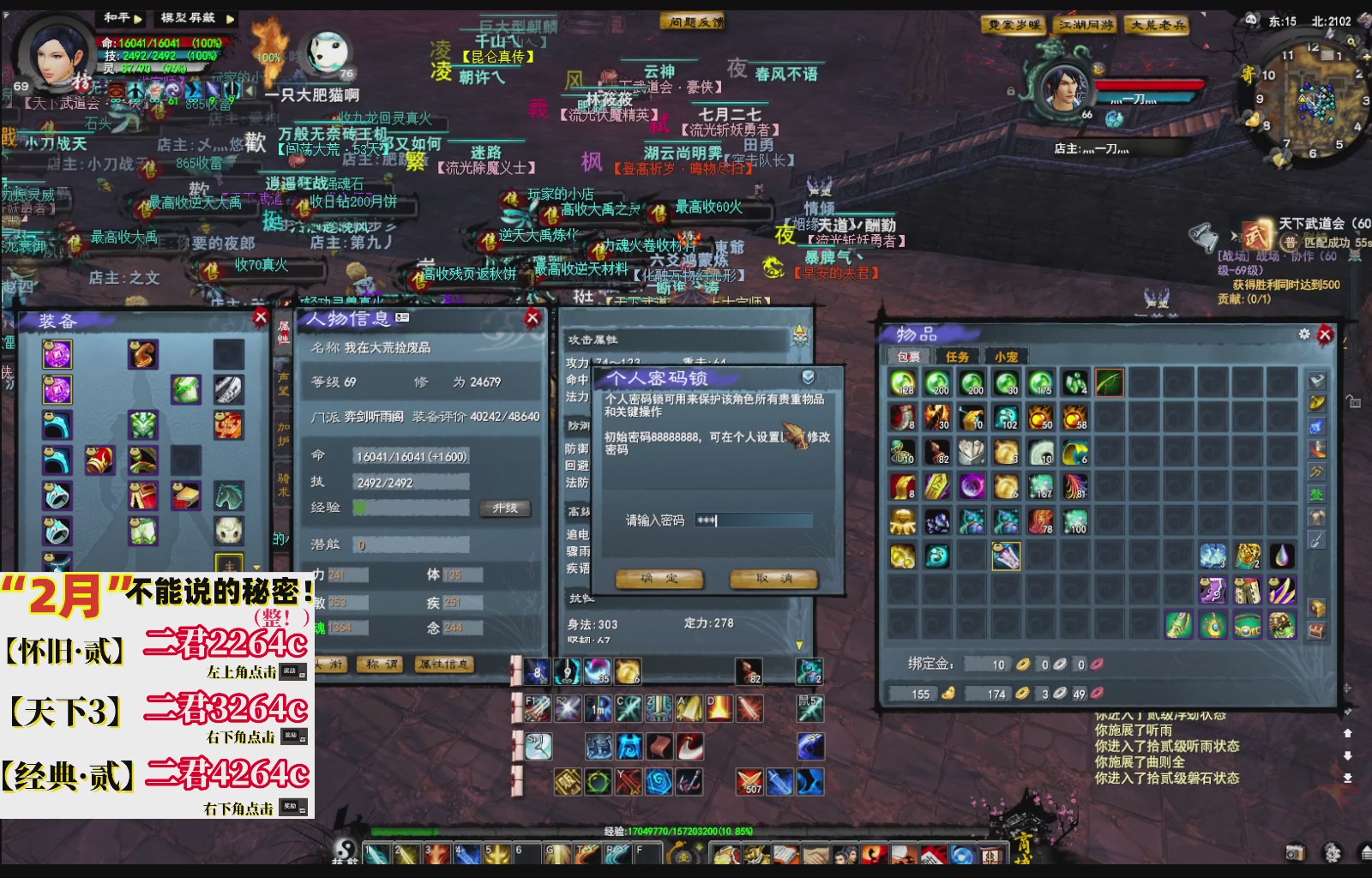
Task: Open the treasure chest icon at bag panel bottom-right
Action: tap(1315, 630)
